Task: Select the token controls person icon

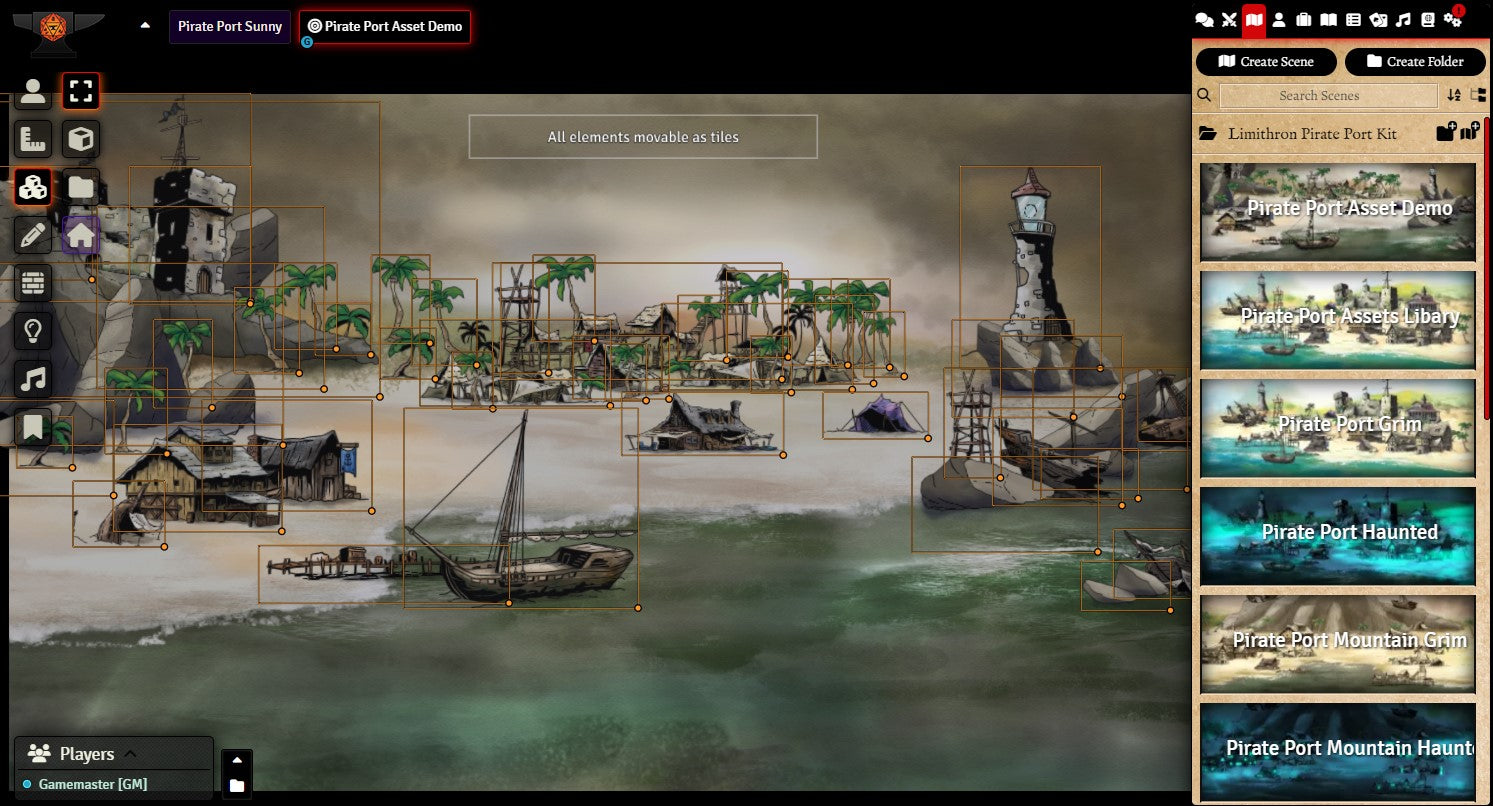Action: pos(33,92)
